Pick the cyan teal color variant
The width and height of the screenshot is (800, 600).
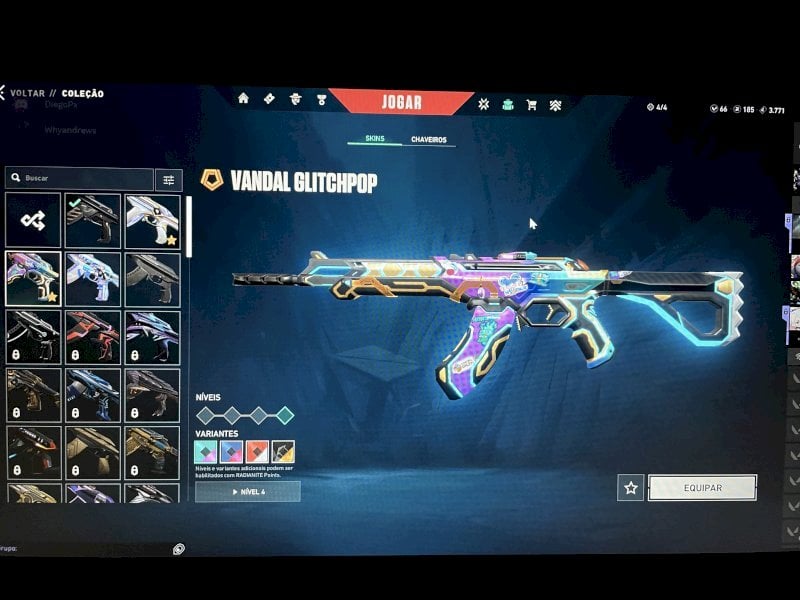coord(206,452)
